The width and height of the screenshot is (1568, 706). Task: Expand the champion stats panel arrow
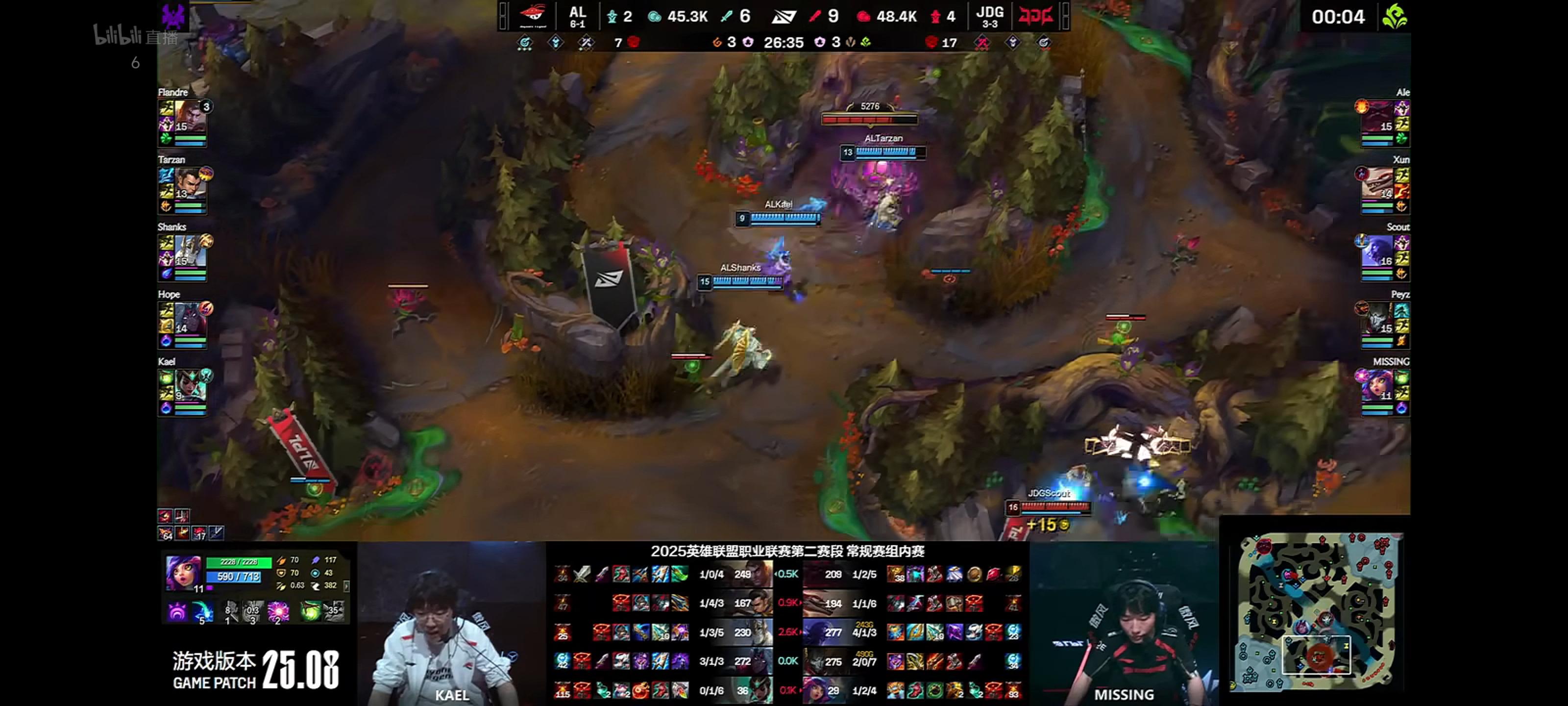click(346, 586)
